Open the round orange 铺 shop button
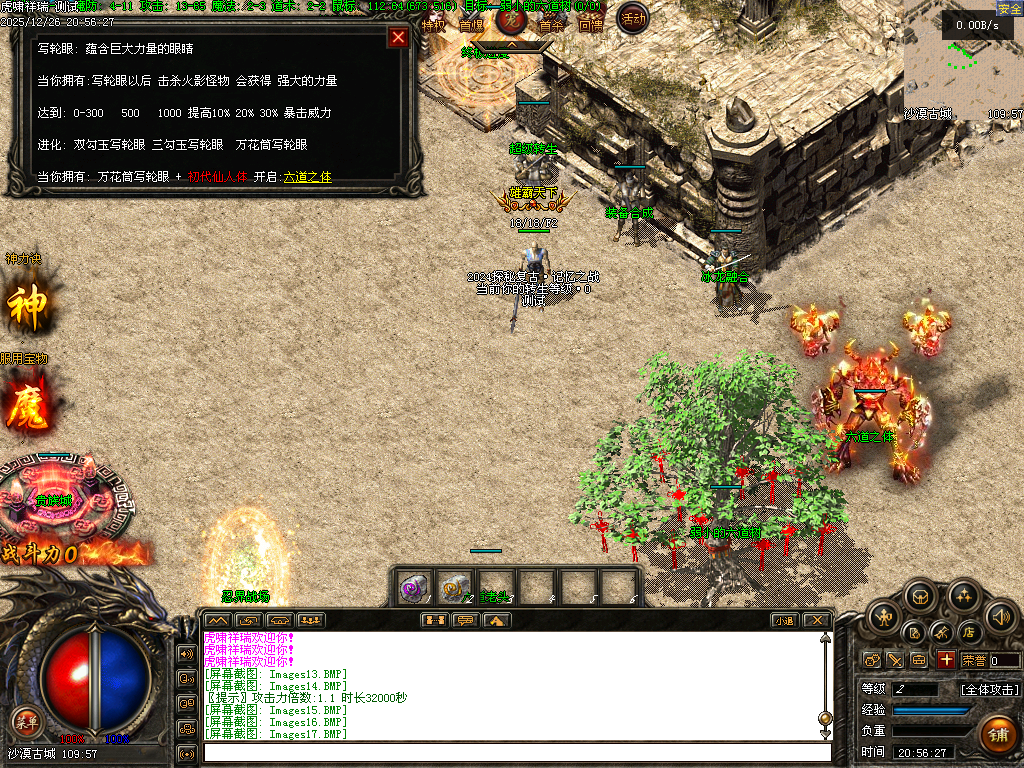Image resolution: width=1024 pixels, height=768 pixels. pos(997,733)
